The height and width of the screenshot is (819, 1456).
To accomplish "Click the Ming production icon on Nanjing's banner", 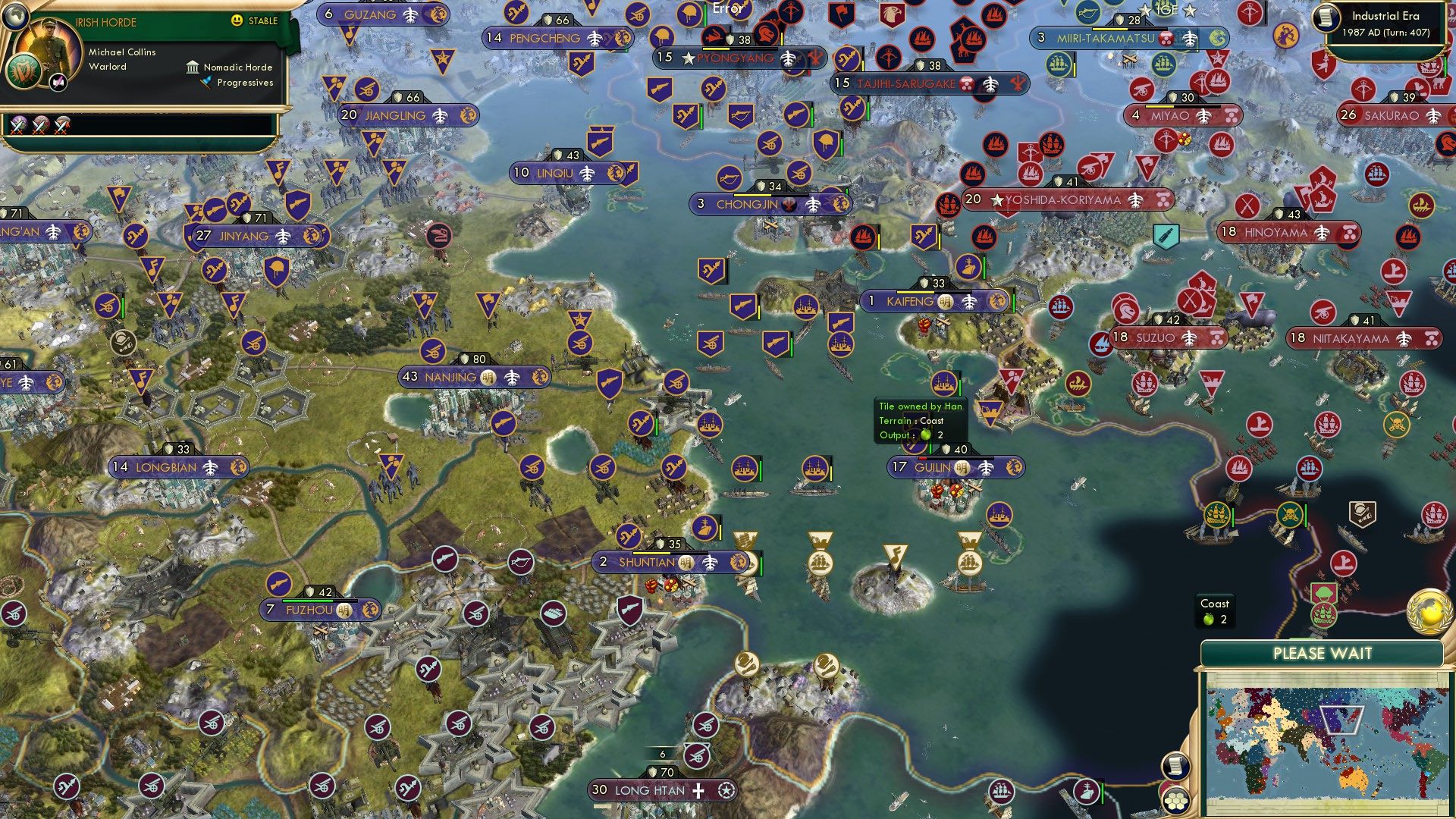I will [490, 375].
